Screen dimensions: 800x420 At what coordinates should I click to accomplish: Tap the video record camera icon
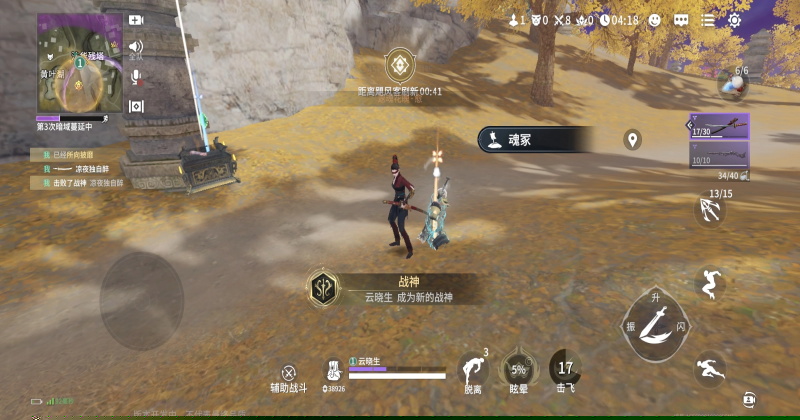136,20
